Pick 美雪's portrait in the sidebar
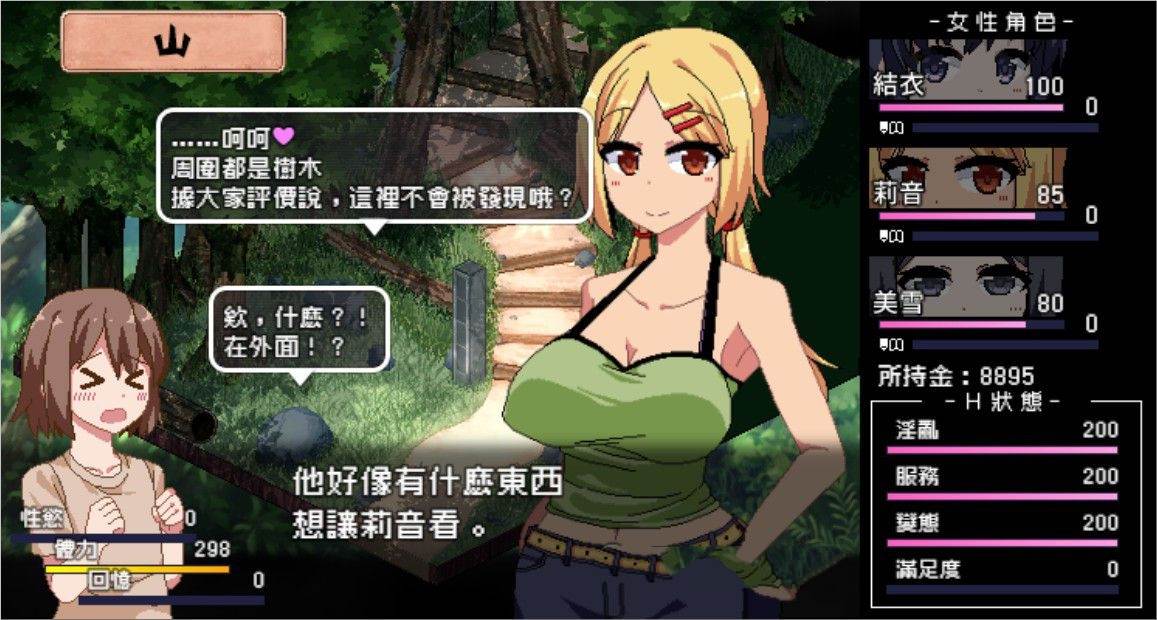The image size is (1157, 620). [966, 287]
